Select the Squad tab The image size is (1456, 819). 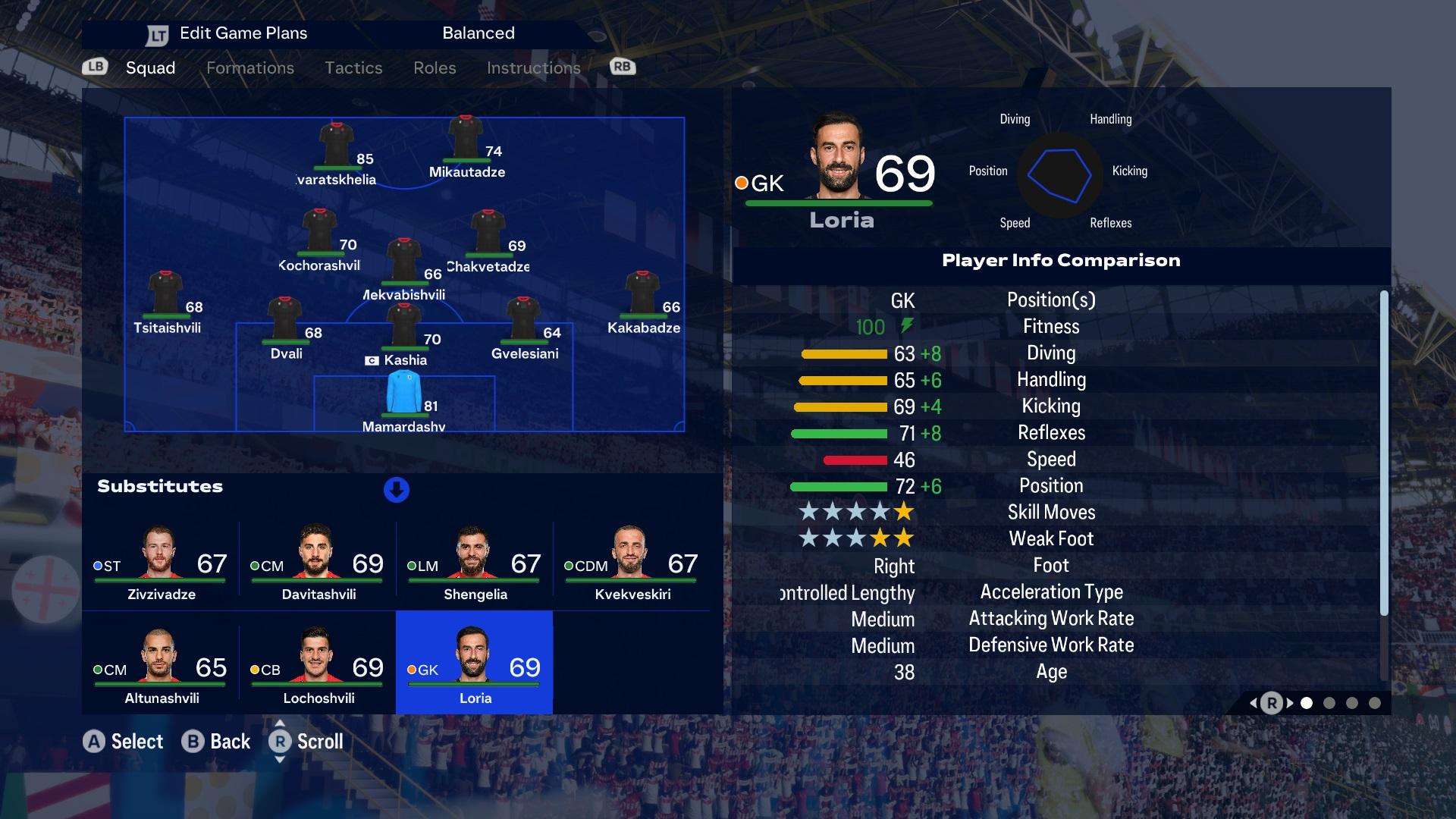150,68
